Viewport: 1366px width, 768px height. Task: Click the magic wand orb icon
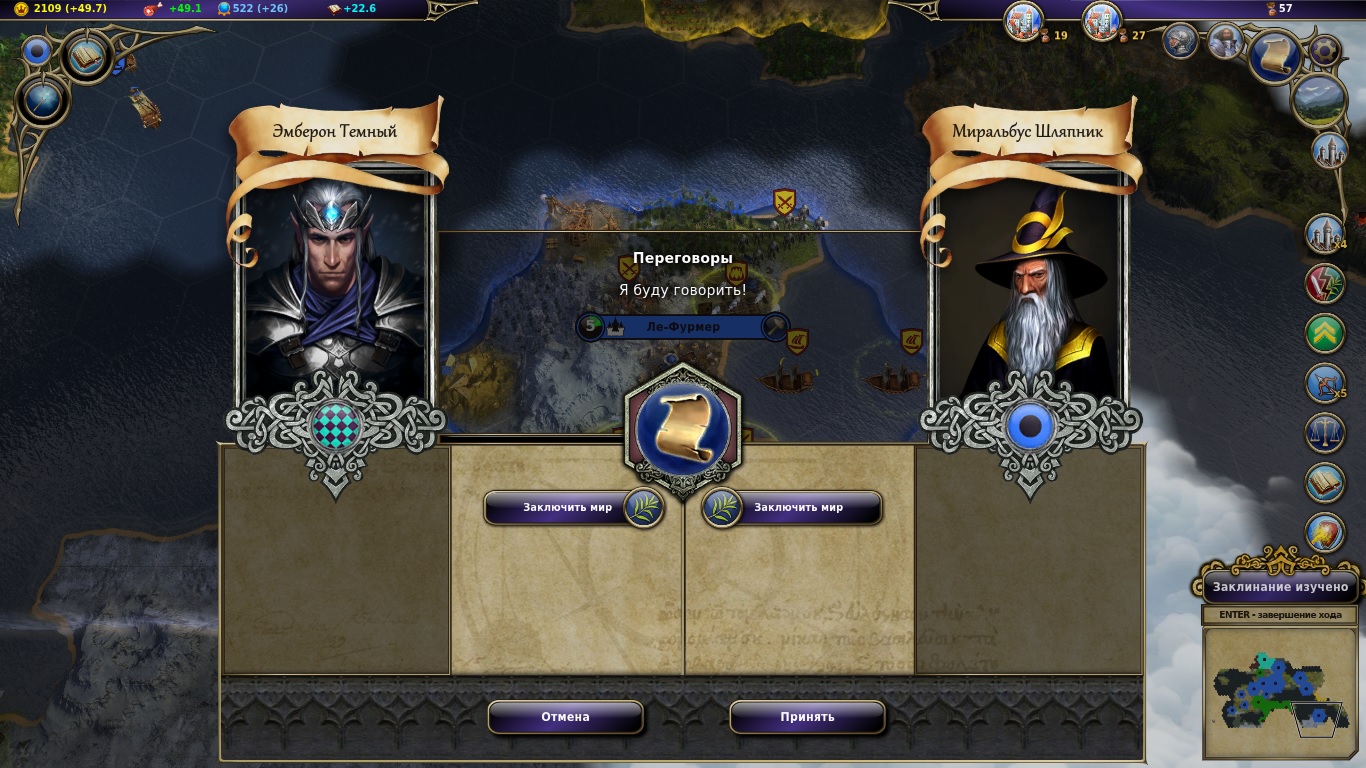pyautogui.click(x=43, y=101)
